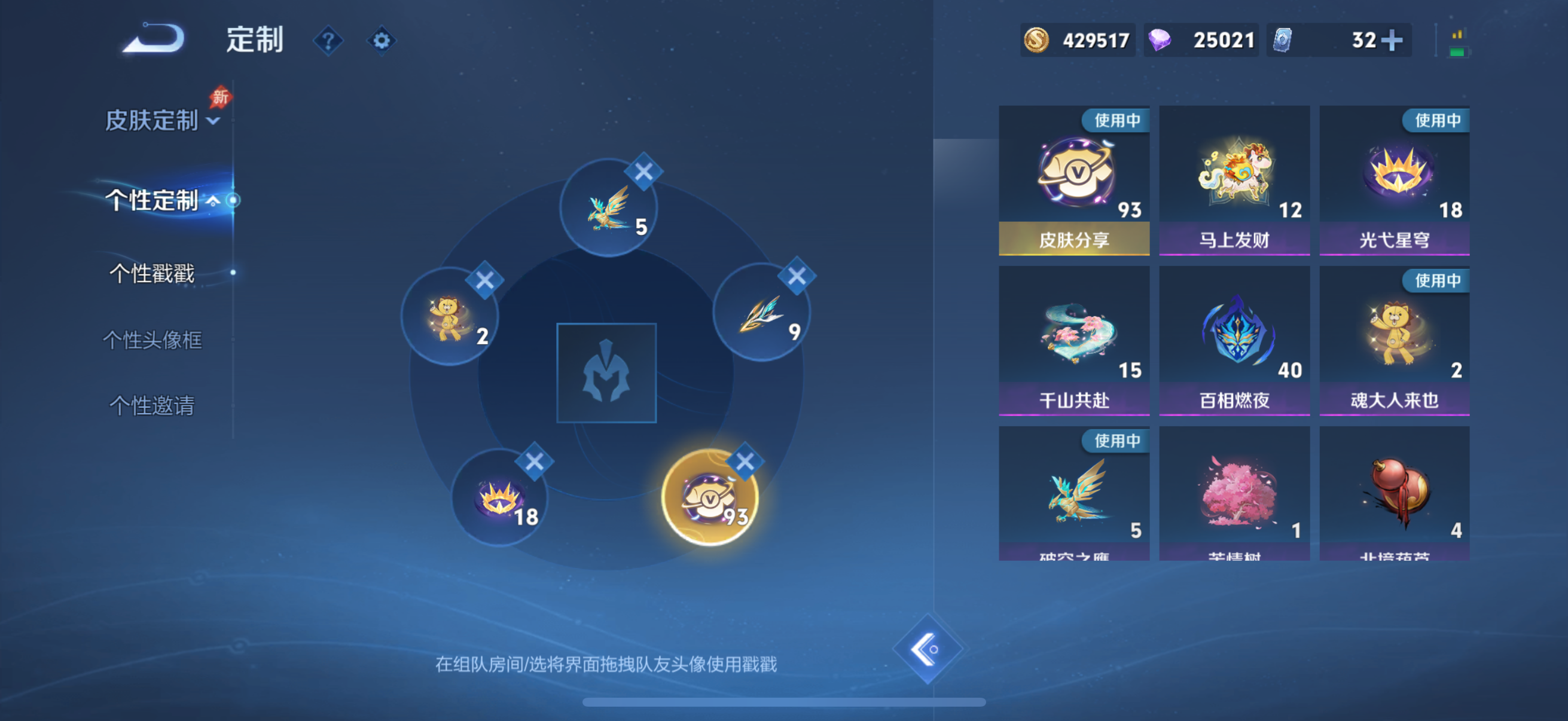Viewport: 1568px width, 721px height.
Task: Open the settings gear icon in the header
Action: (382, 40)
